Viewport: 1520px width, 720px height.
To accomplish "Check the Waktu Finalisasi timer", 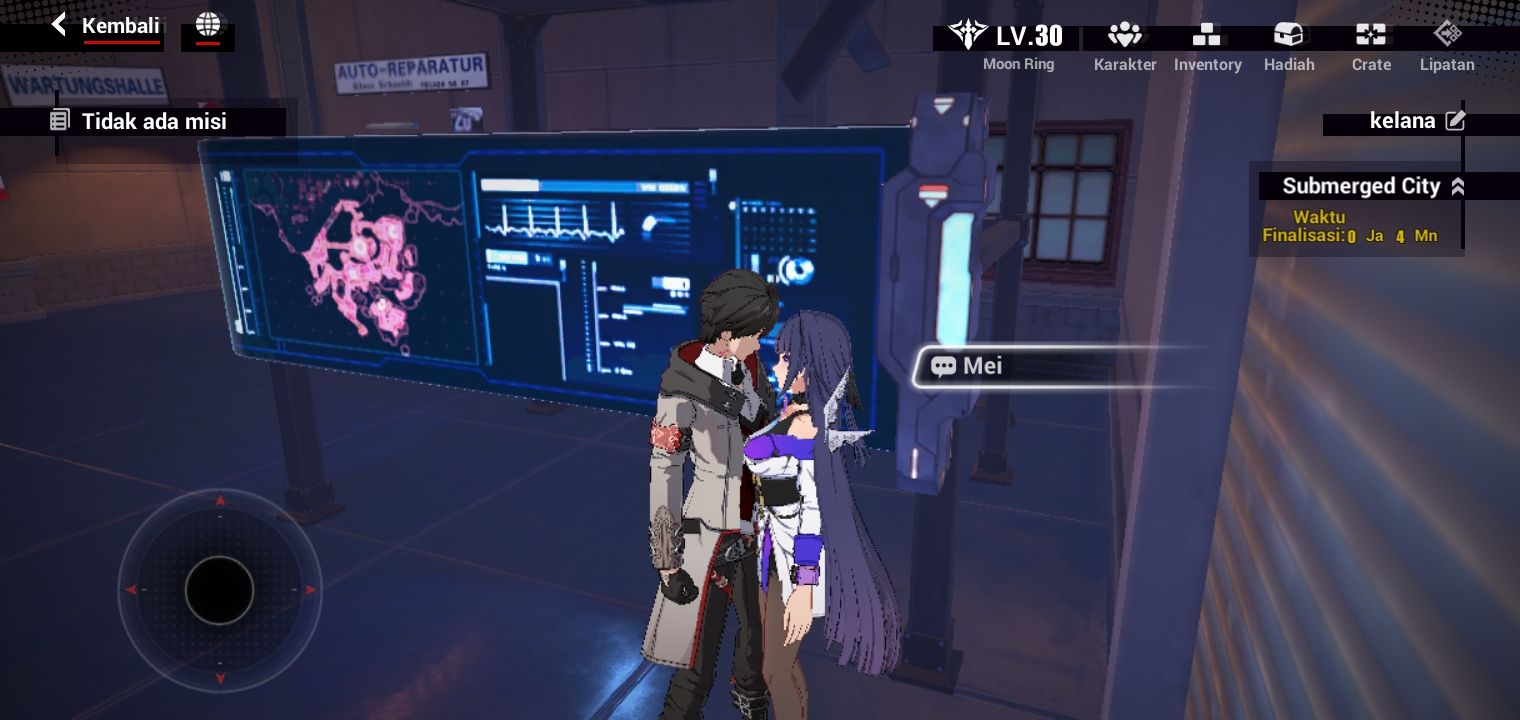I will [x=1360, y=227].
